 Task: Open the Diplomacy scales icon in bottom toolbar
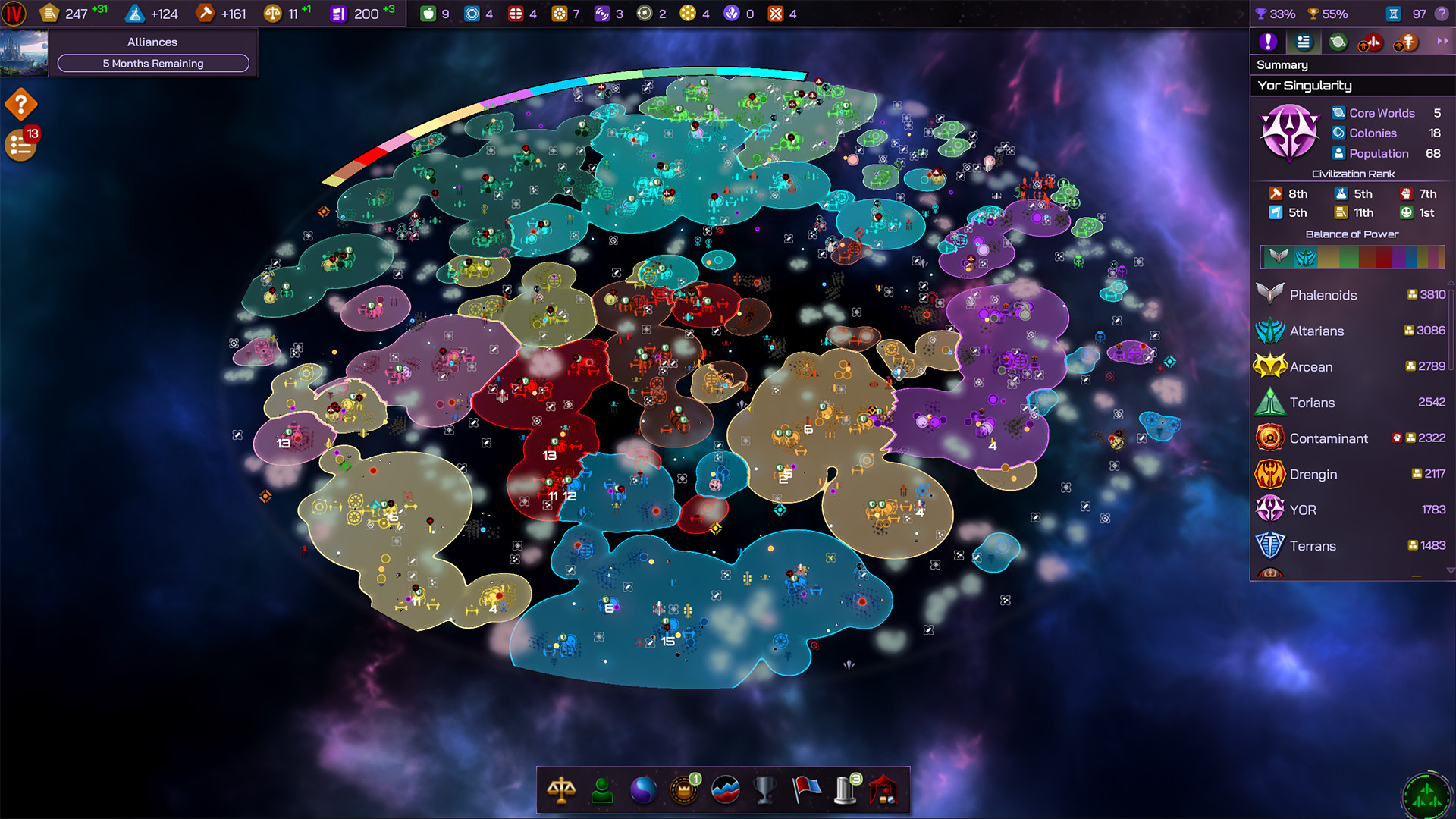(562, 790)
